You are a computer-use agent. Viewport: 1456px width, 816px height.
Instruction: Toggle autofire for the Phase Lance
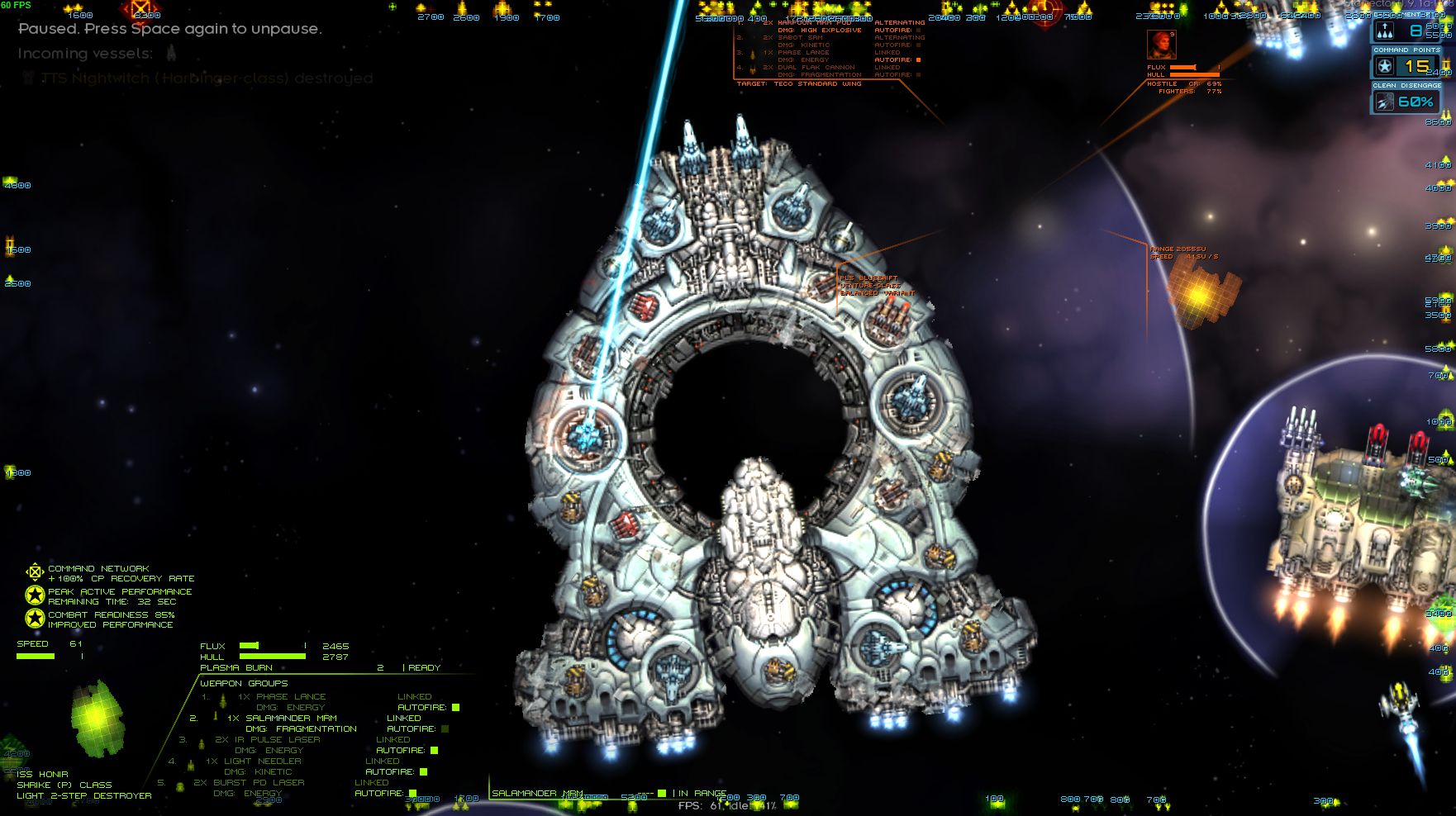455,707
